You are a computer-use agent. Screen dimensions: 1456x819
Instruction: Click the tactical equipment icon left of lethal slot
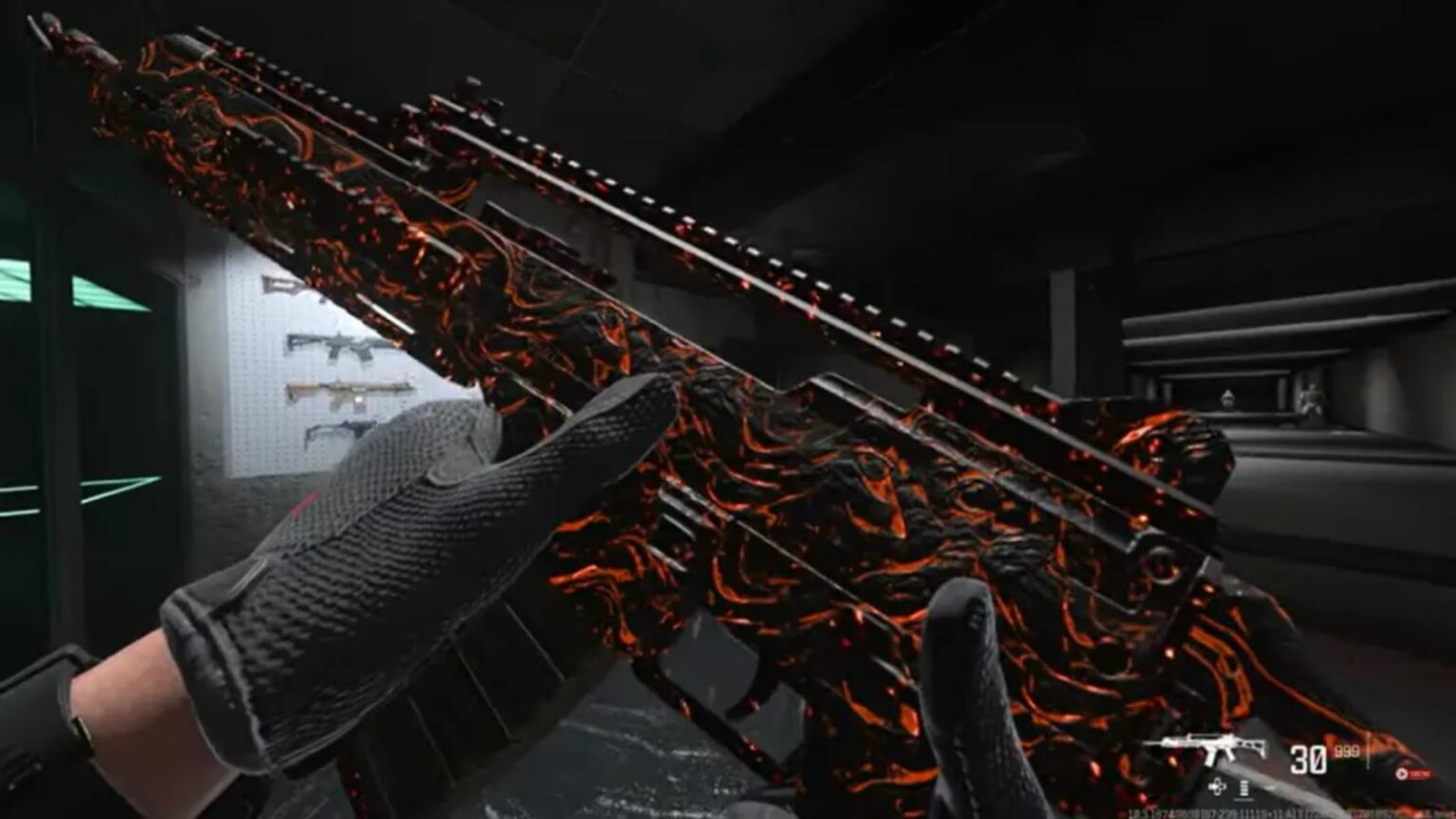coord(1217,786)
